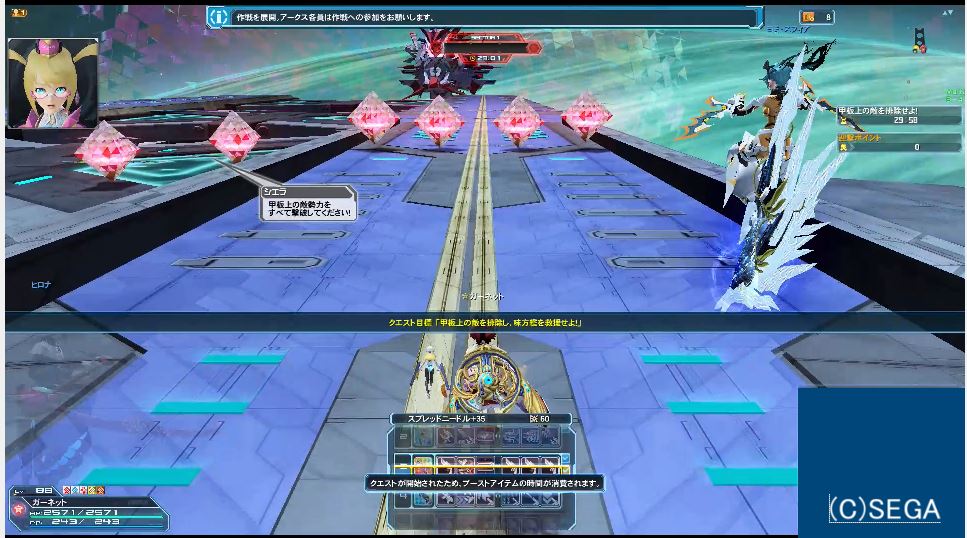Click the yellow quest target banner

(x=483, y=322)
